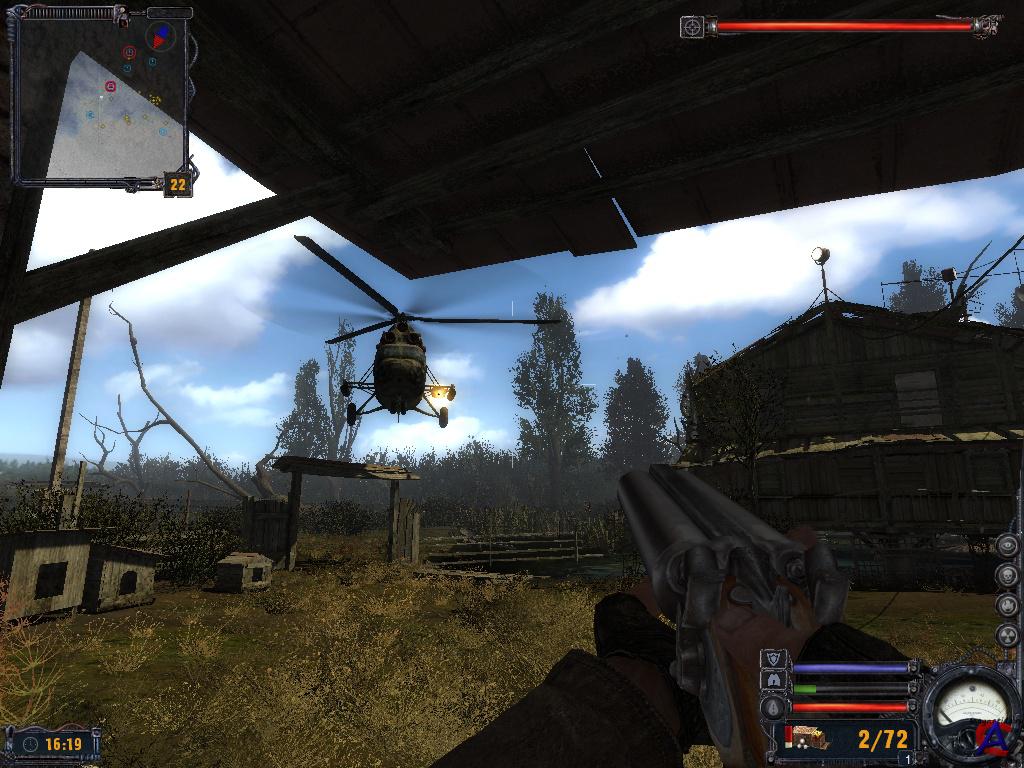Click the flame thermal hazard indicator
Viewport: 1024px width, 768px height.
(1007, 606)
